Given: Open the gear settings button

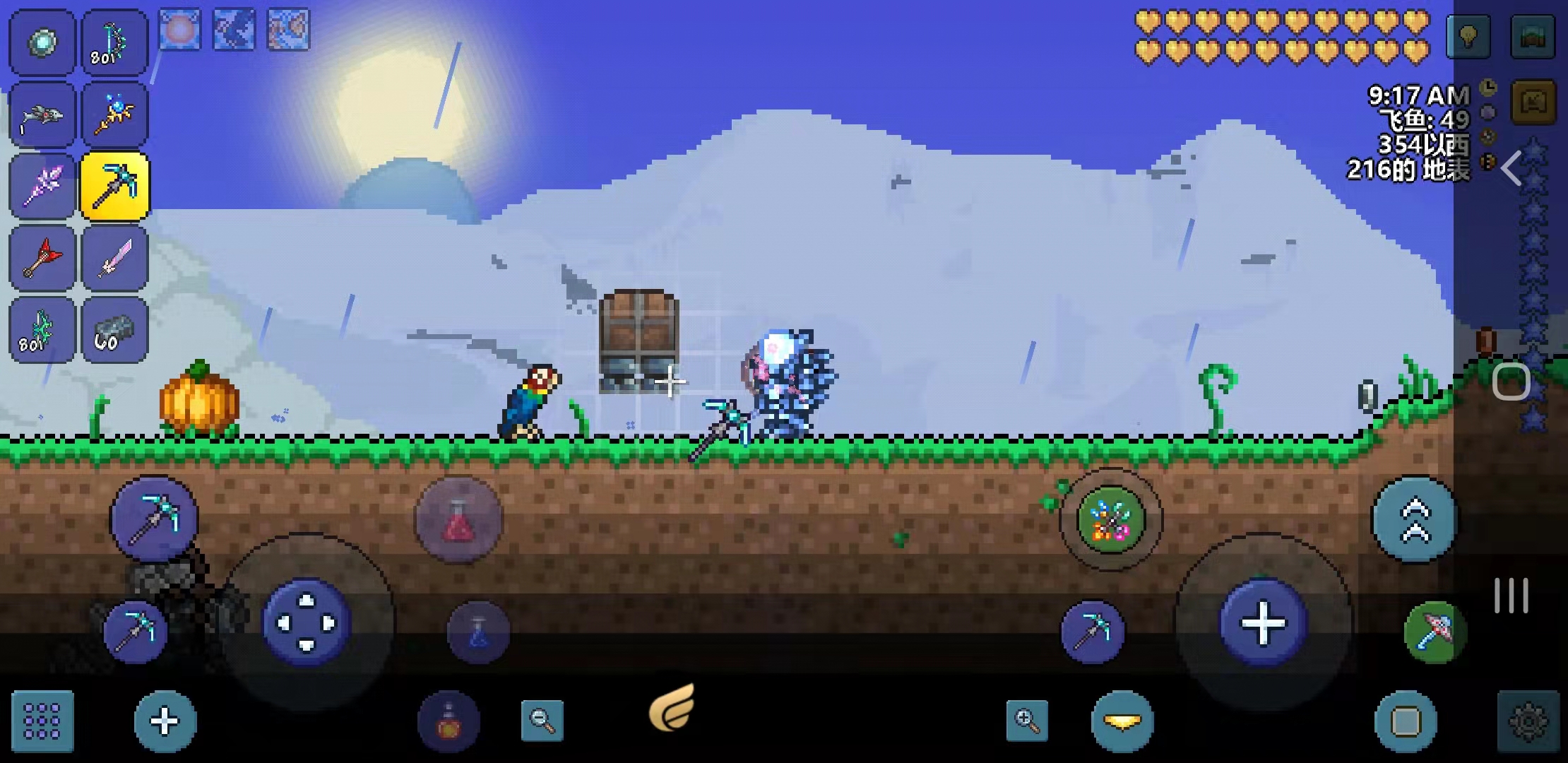Looking at the screenshot, I should [1528, 721].
